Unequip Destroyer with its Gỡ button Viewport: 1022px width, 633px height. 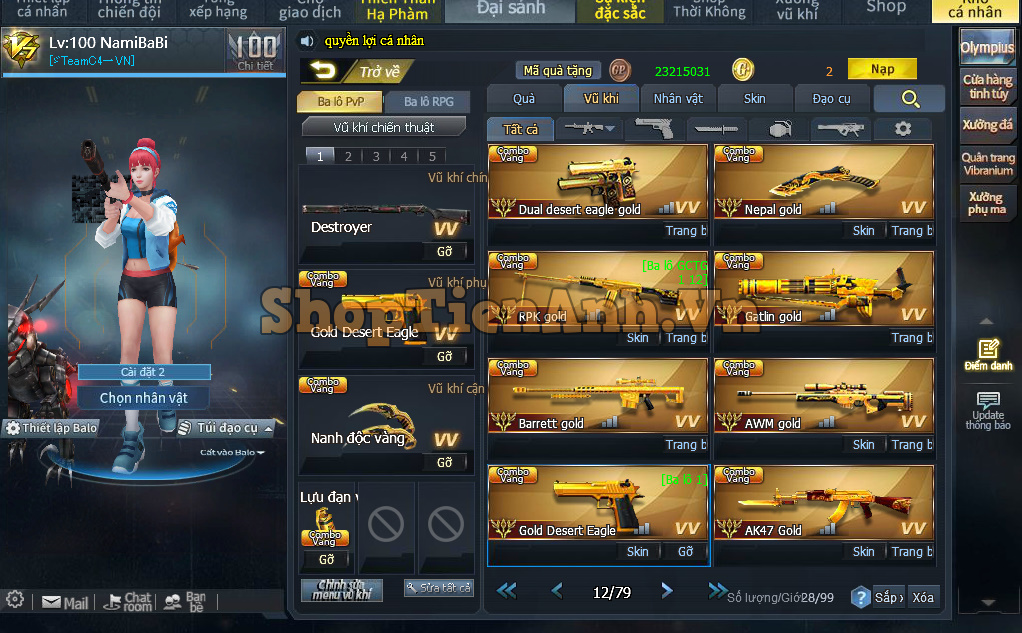click(445, 250)
